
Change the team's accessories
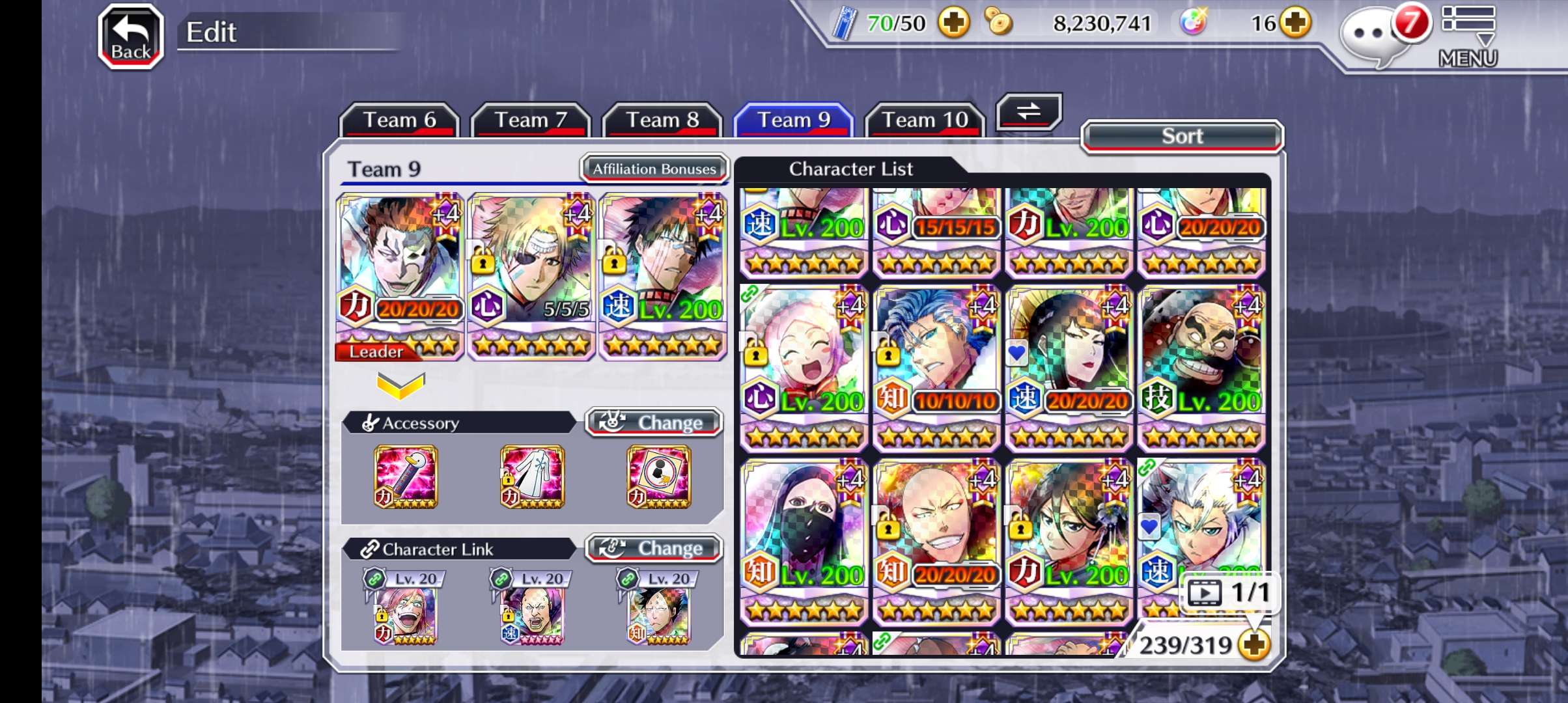[654, 422]
